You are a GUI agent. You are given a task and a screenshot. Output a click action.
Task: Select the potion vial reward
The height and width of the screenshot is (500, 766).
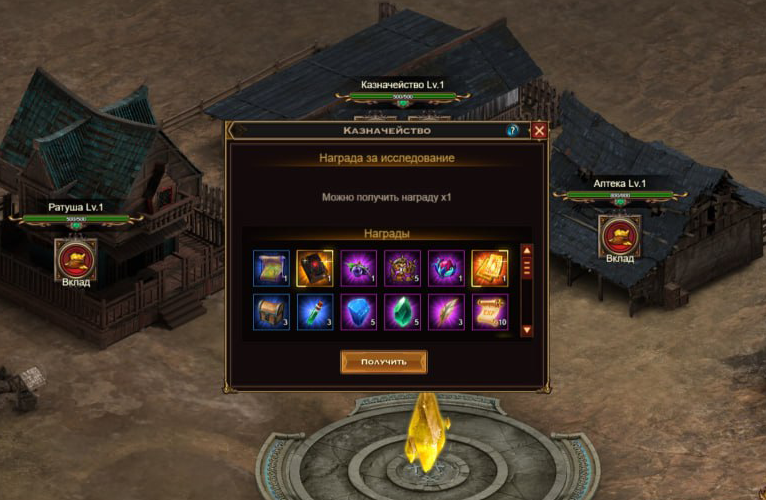click(315, 312)
